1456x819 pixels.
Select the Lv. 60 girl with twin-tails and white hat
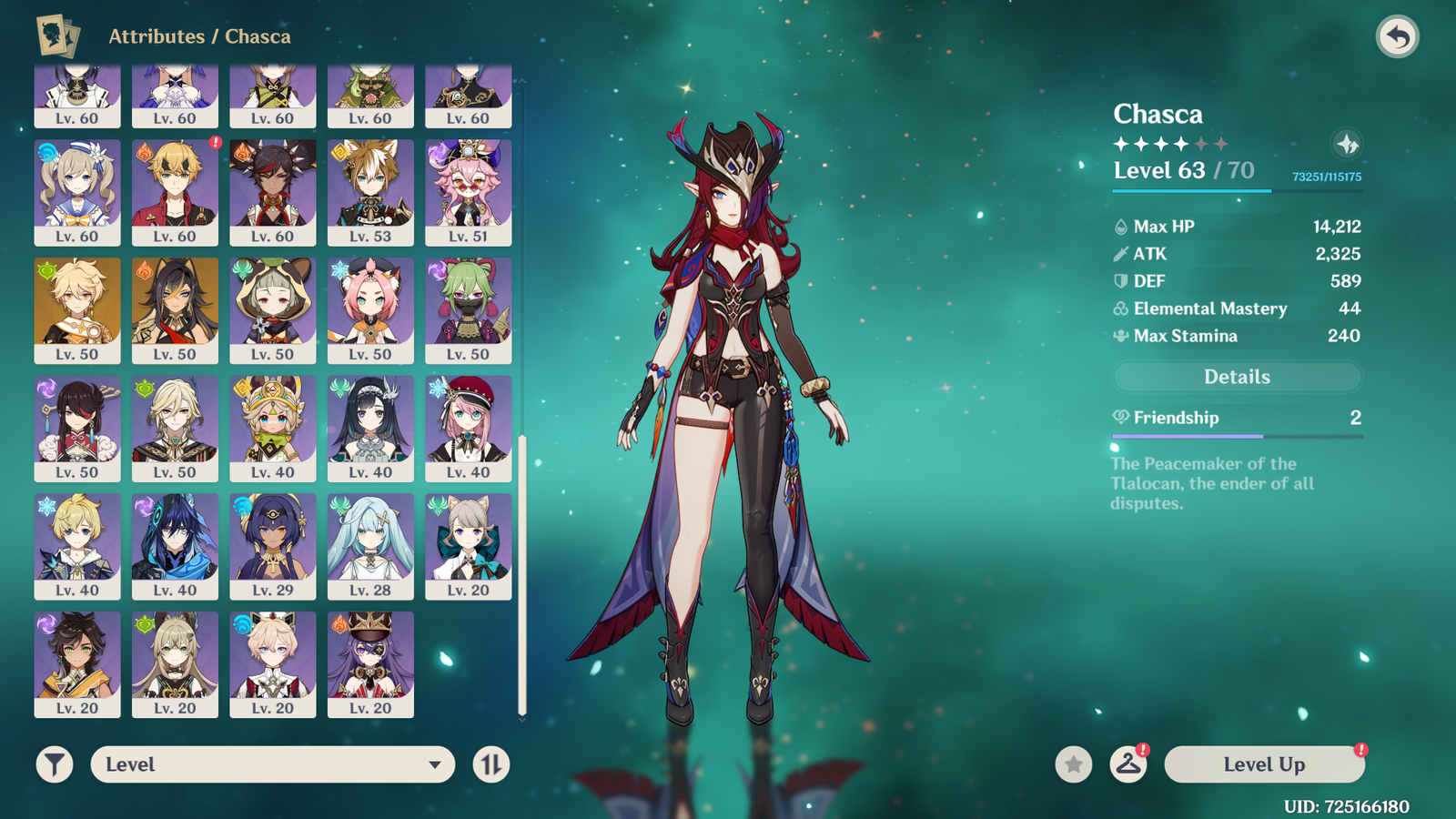[x=77, y=192]
